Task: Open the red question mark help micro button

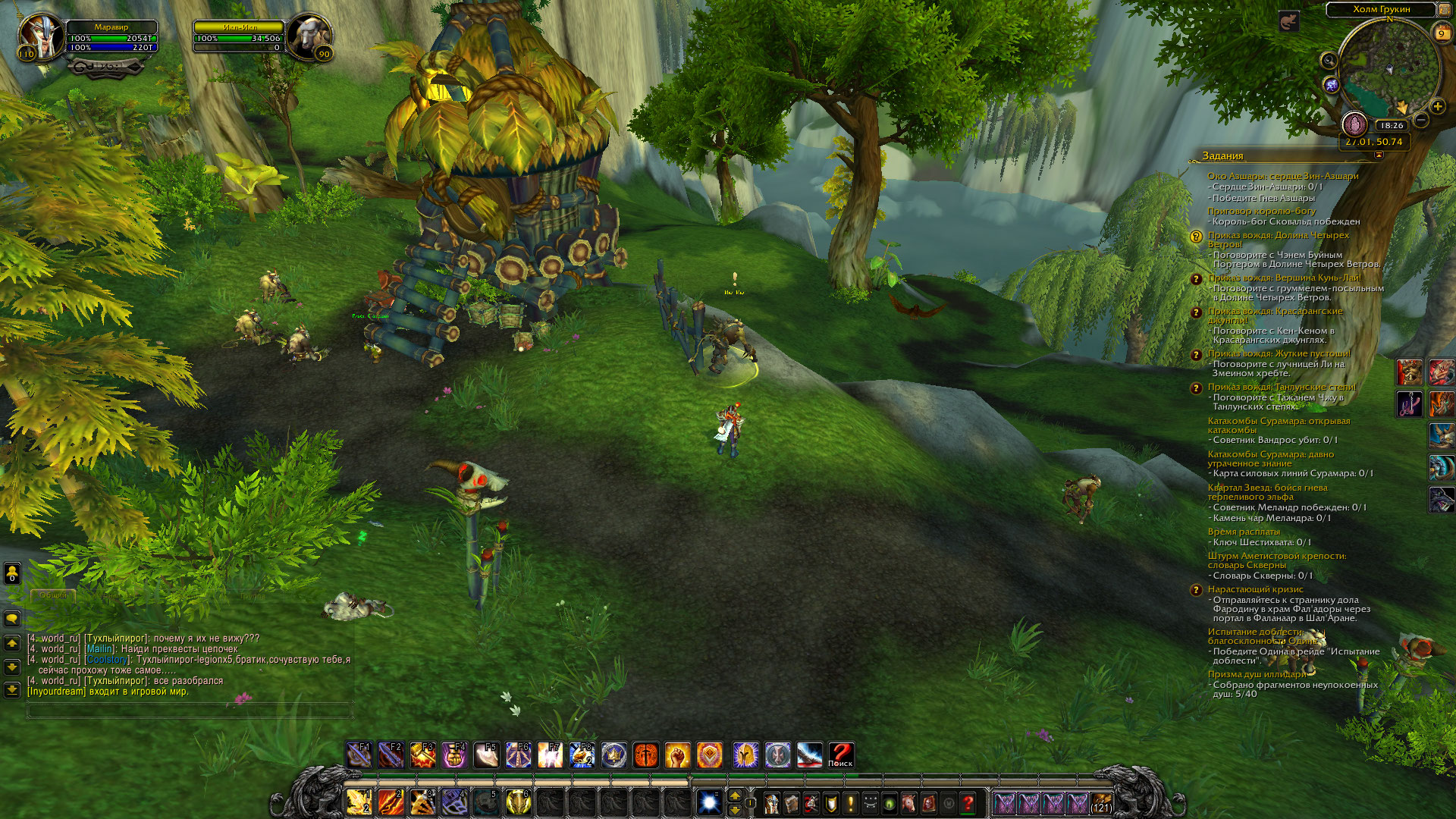Action: 968,802
